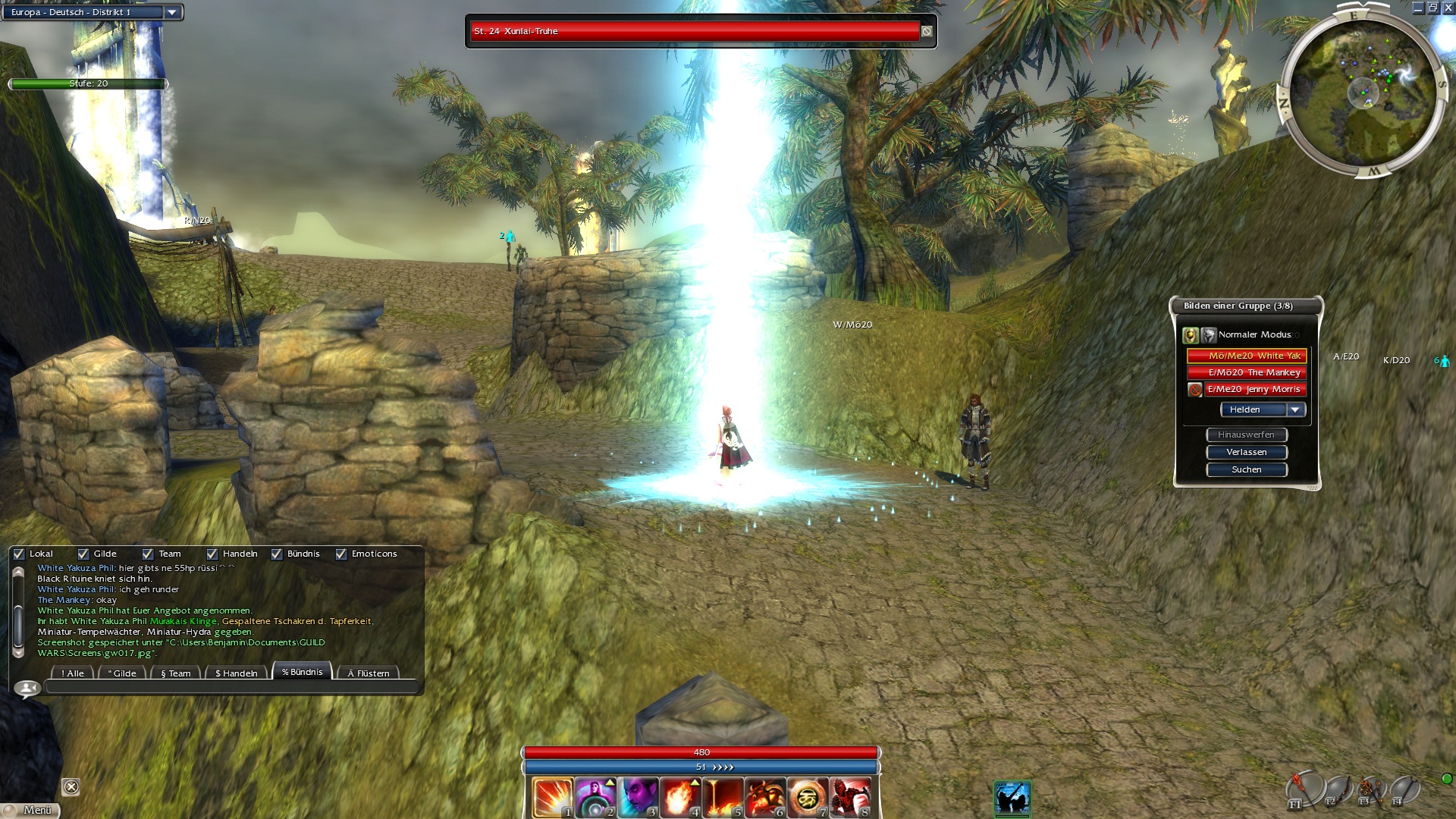Click the Verlassen button in the group panel
The width and height of the screenshot is (1456, 819).
(x=1246, y=452)
